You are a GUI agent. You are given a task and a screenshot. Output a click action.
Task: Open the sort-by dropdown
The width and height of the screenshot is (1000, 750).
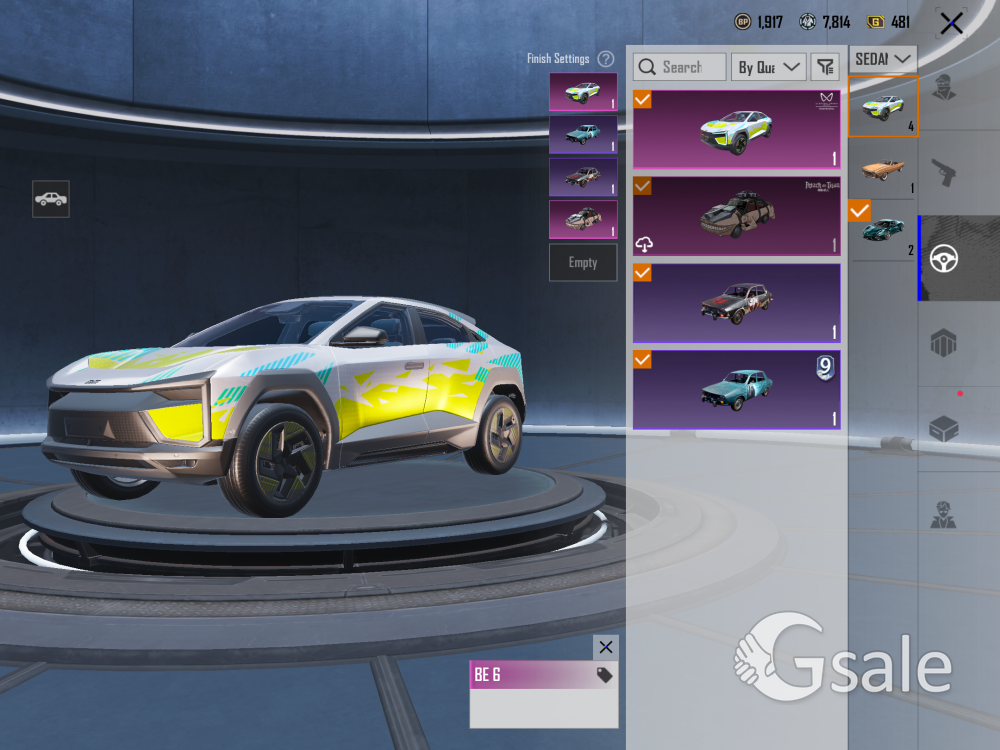tap(769, 67)
